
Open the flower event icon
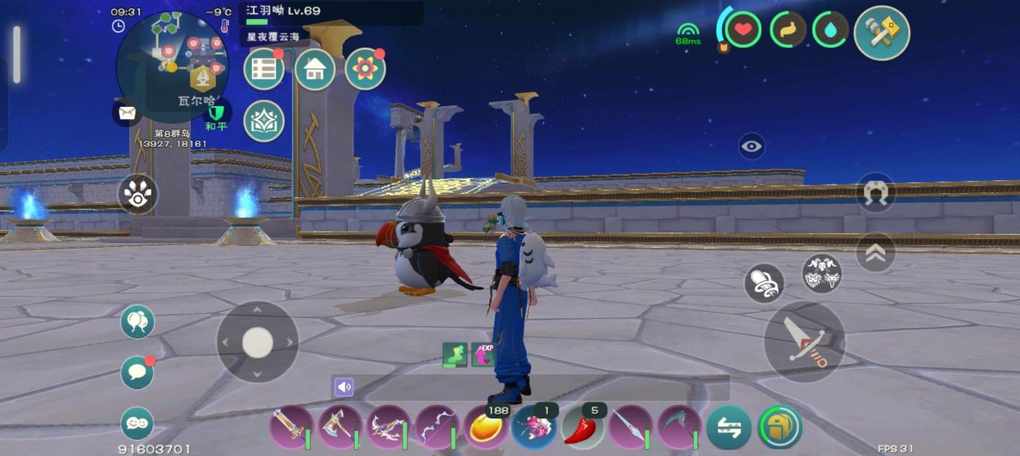point(365,69)
